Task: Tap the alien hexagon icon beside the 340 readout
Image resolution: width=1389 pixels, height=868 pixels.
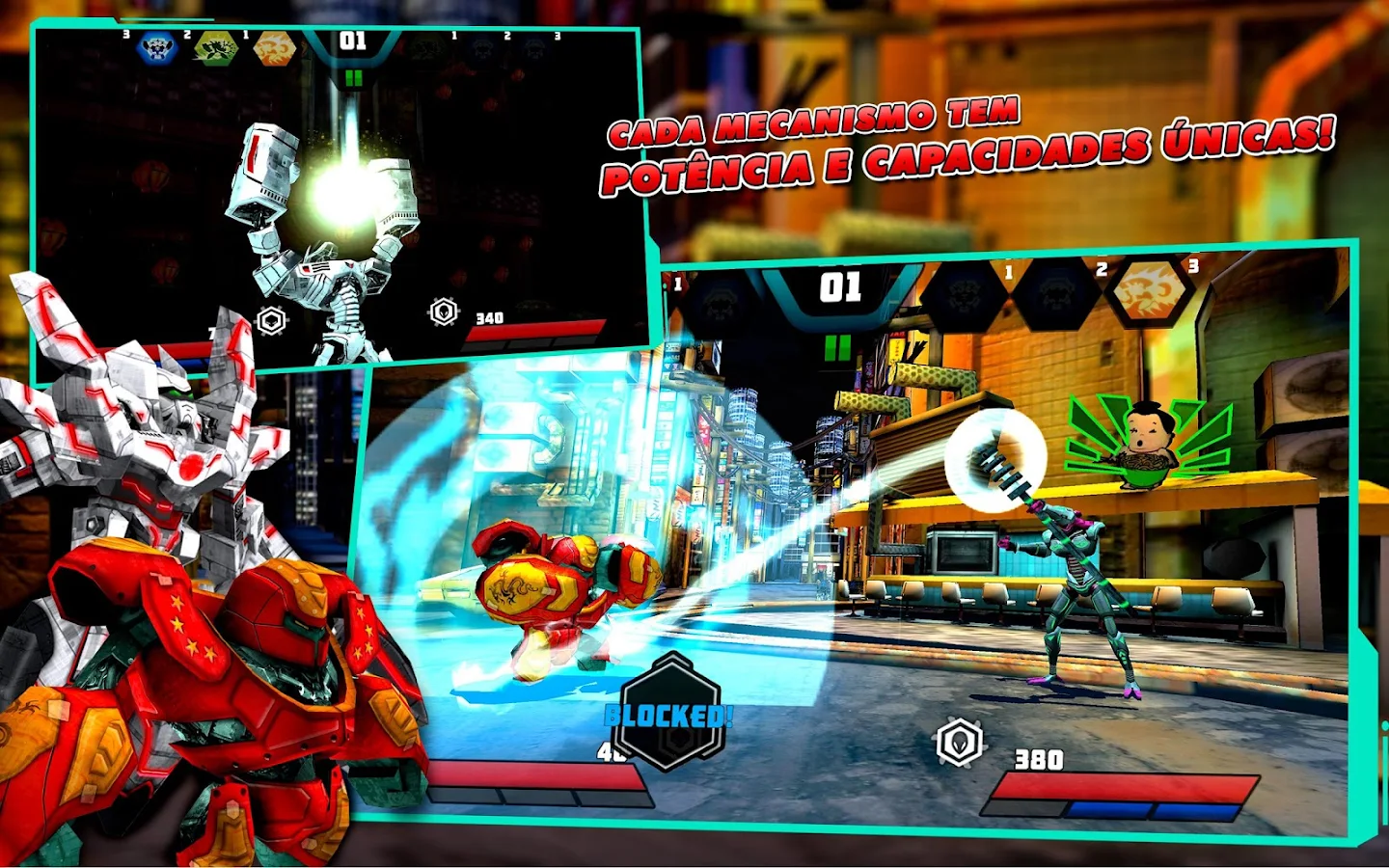Action: pyautogui.click(x=444, y=312)
